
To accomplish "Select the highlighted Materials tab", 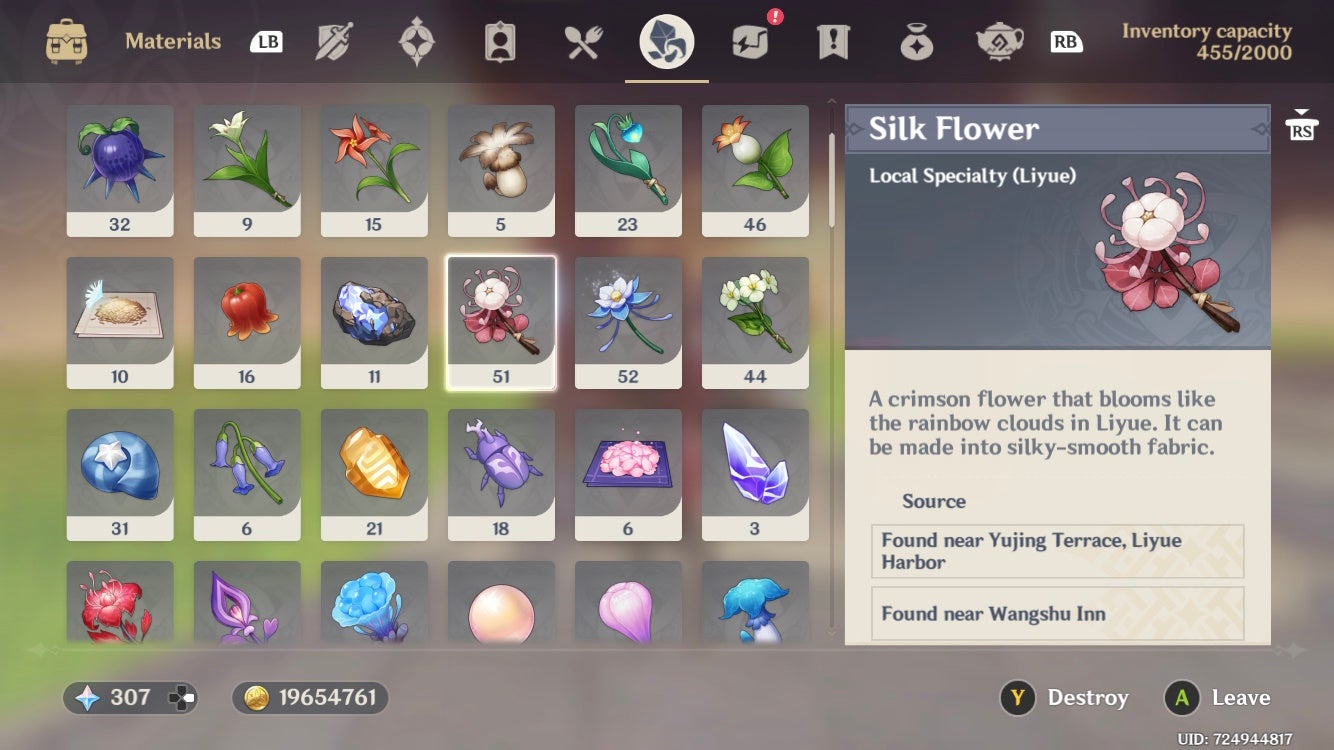I will 666,42.
